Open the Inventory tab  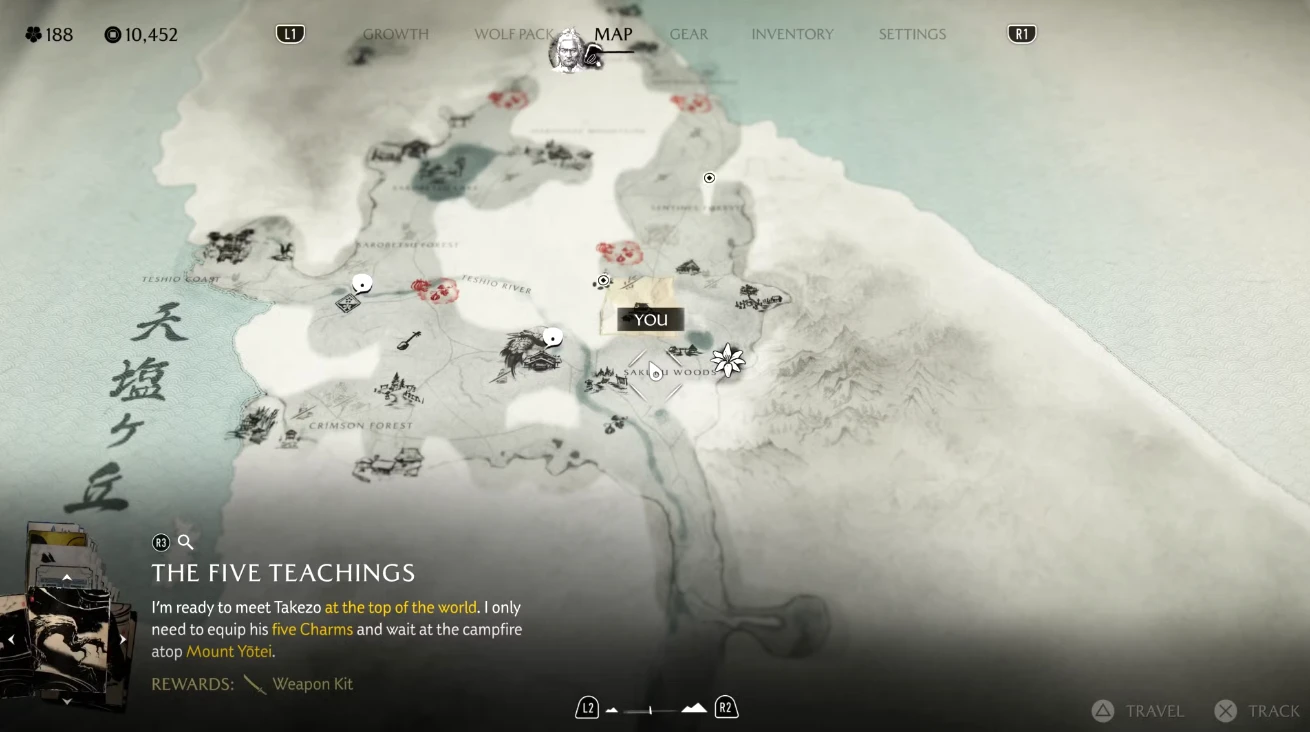click(x=792, y=34)
